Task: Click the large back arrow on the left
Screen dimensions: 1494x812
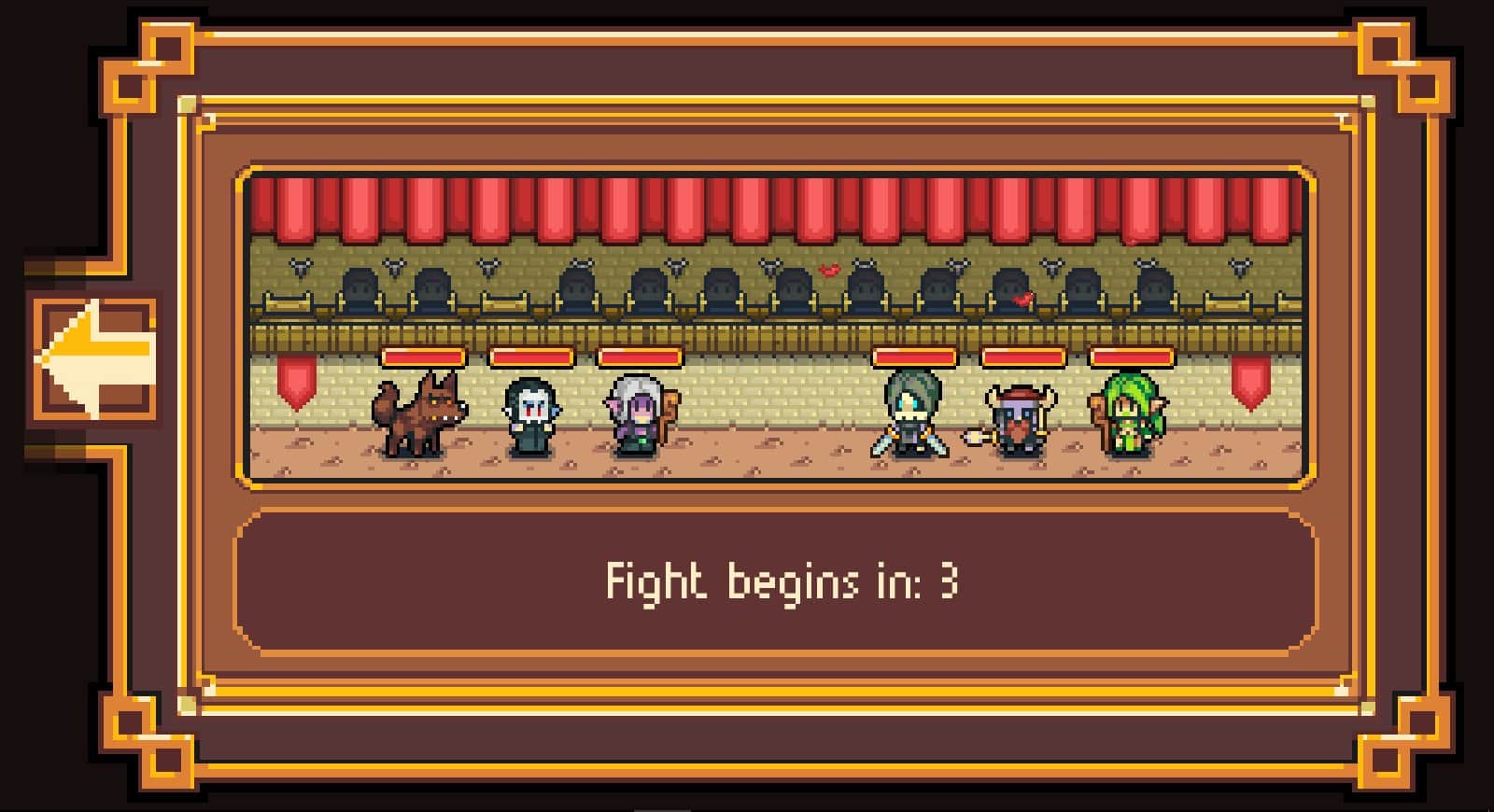Action: pos(93,355)
